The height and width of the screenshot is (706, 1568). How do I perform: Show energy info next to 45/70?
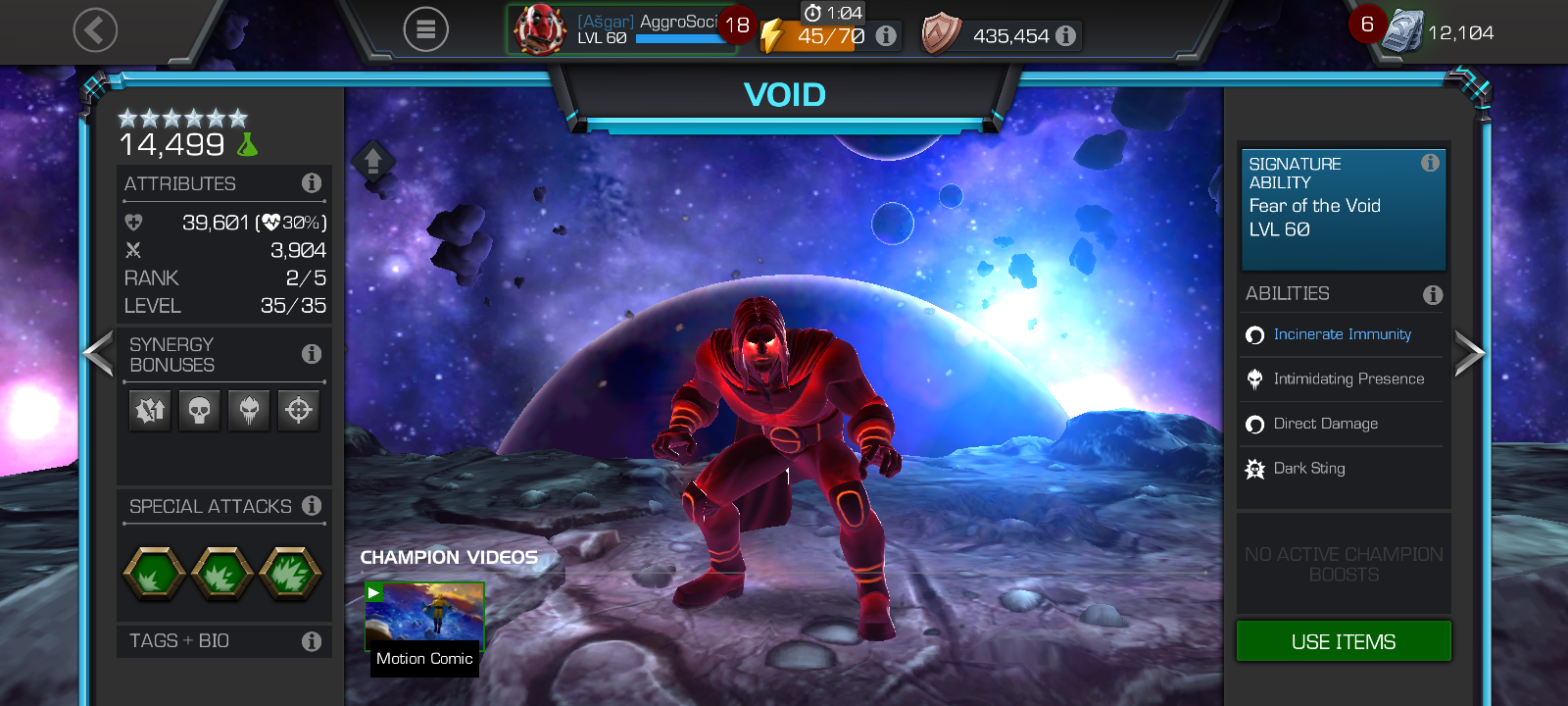(x=886, y=36)
